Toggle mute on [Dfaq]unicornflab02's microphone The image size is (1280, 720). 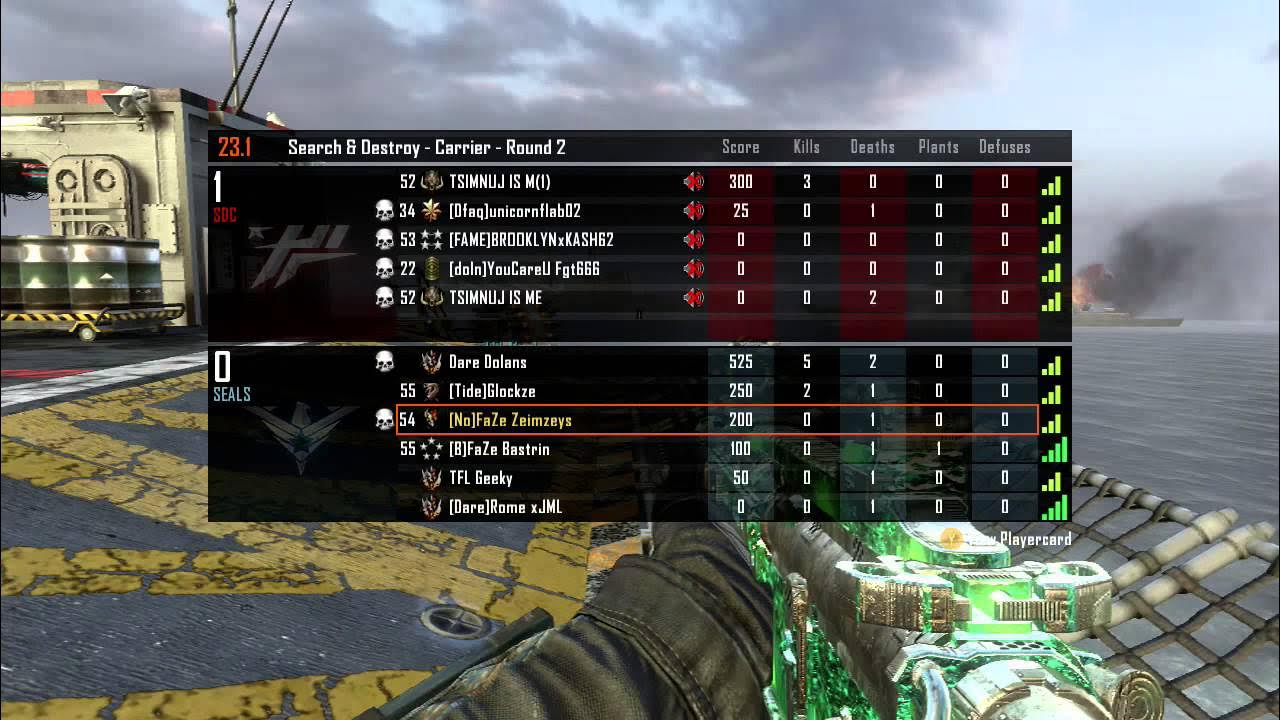tap(692, 211)
